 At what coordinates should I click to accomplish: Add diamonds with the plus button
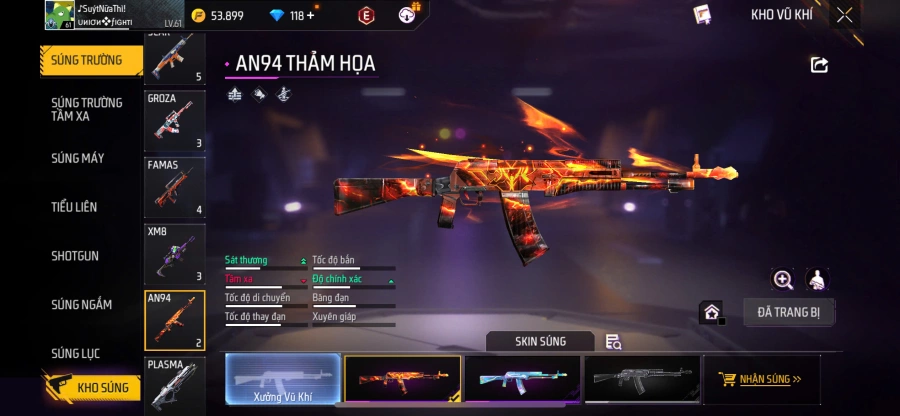[x=310, y=16]
